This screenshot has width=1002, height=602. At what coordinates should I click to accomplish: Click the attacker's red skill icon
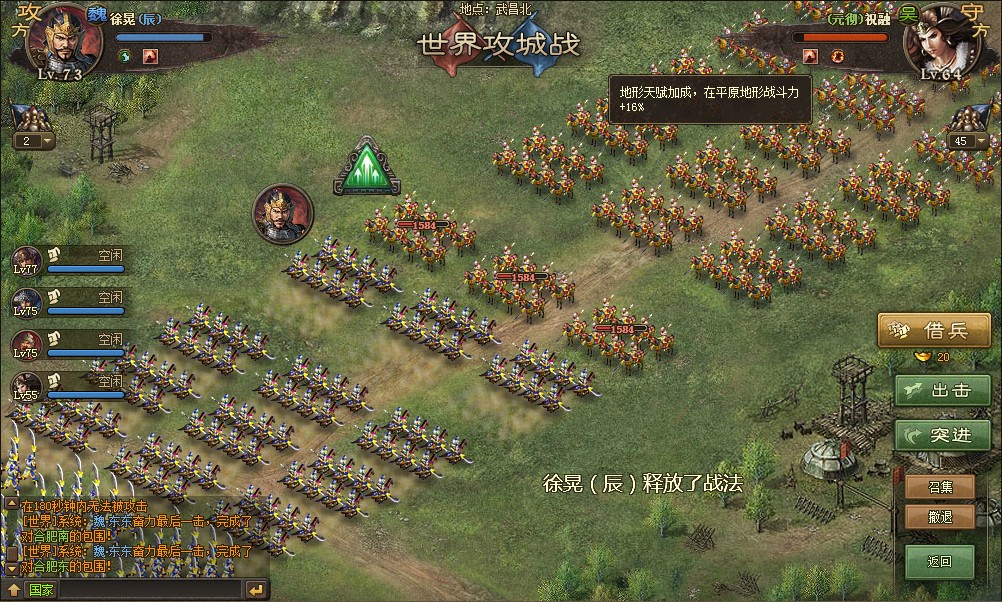tap(149, 56)
